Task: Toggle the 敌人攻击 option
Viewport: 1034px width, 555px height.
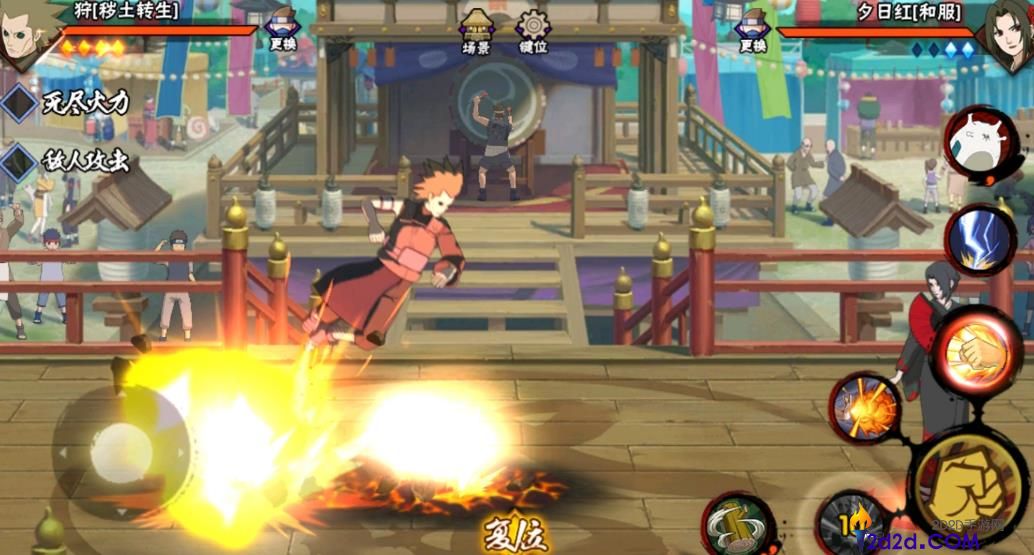Action: coord(68,162)
